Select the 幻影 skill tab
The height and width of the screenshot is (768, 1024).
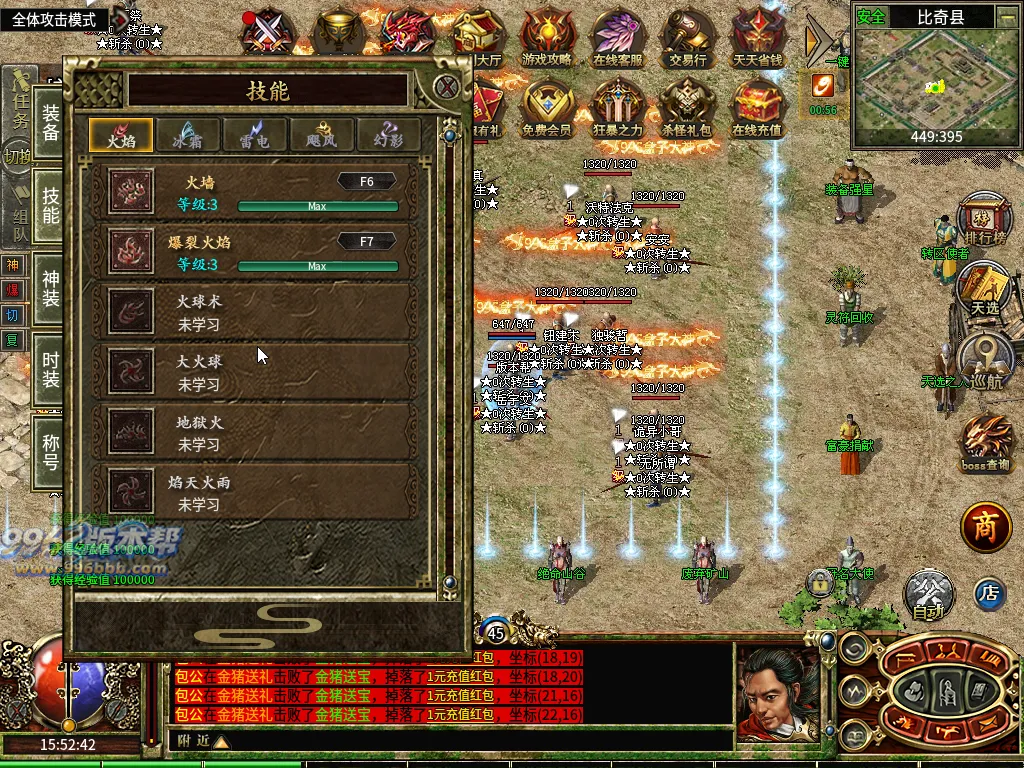(389, 135)
